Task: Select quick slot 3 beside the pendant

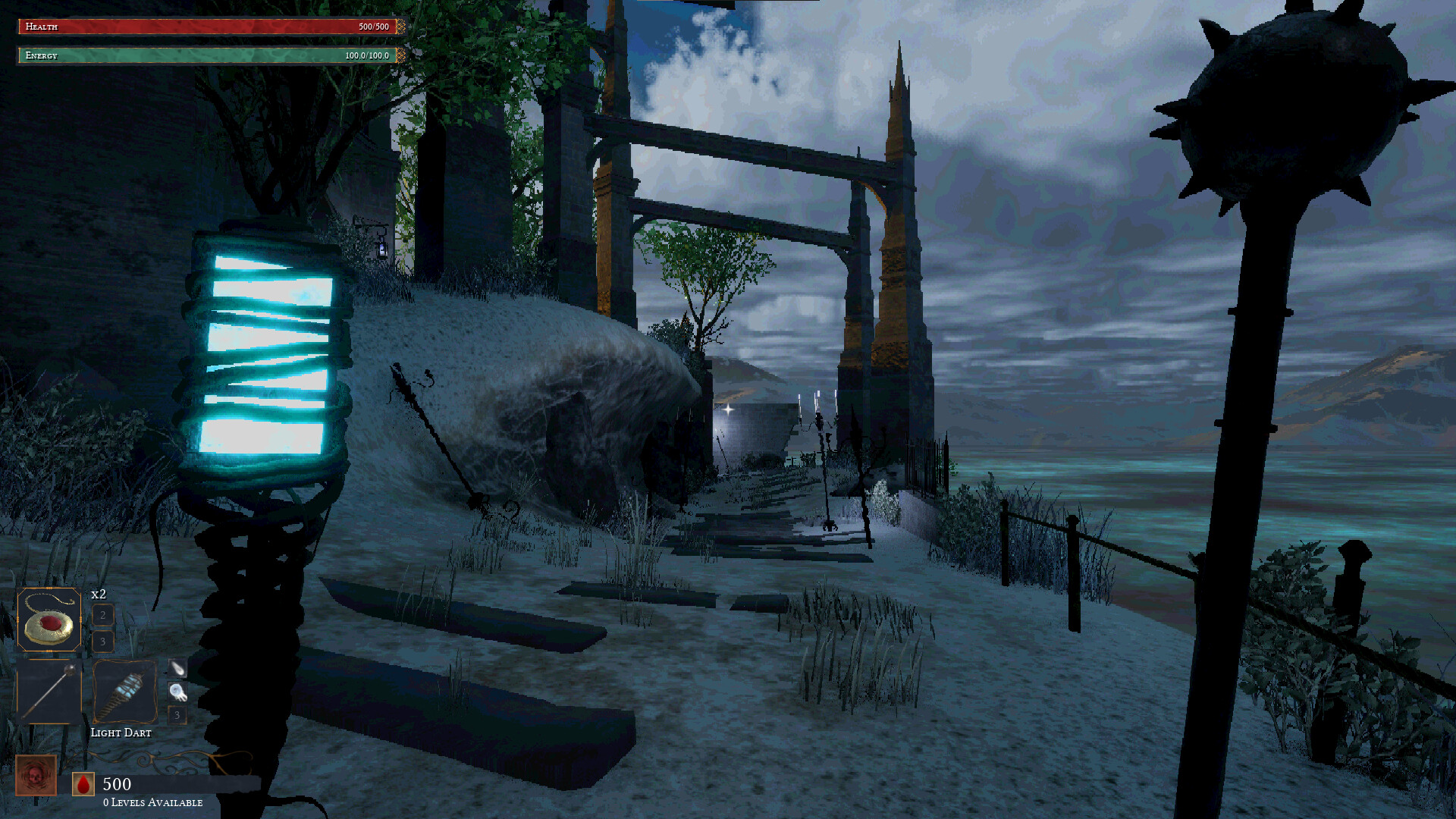Action: pos(103,641)
